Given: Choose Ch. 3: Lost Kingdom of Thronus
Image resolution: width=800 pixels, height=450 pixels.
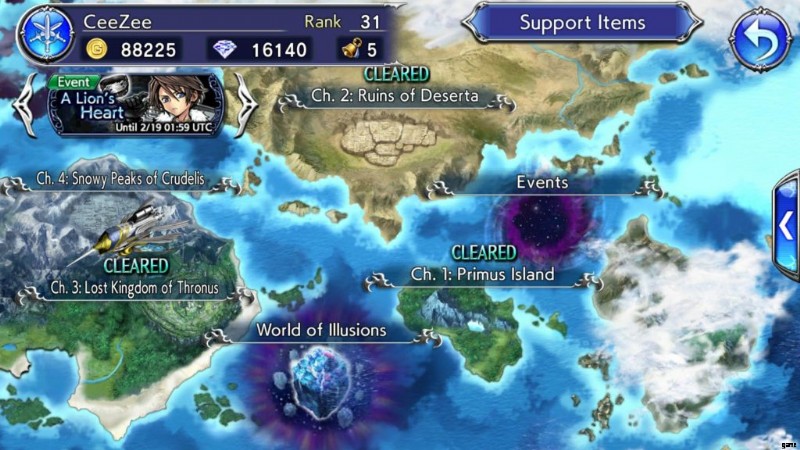Looking at the screenshot, I should [134, 288].
